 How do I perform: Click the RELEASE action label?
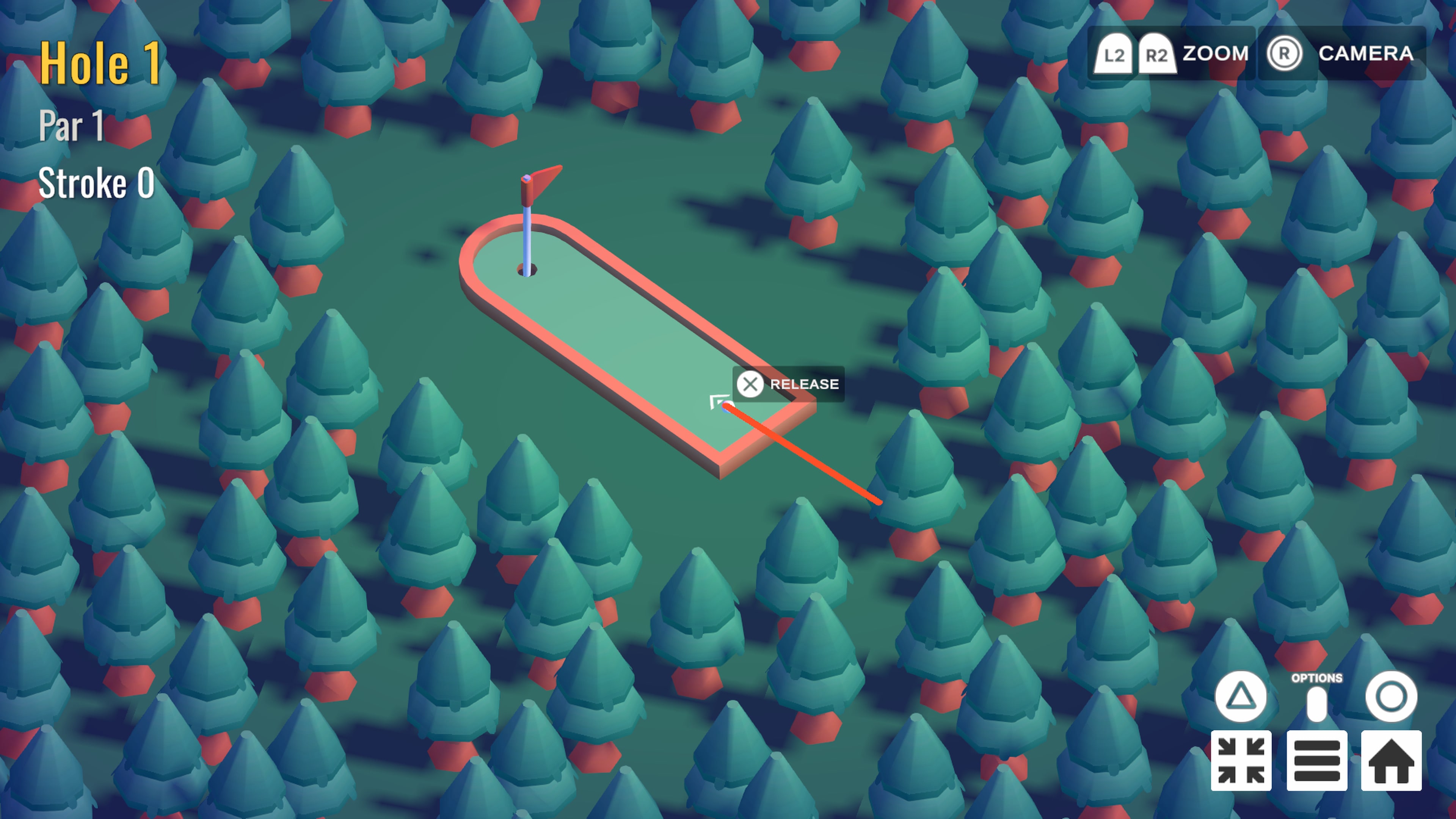pyautogui.click(x=802, y=384)
